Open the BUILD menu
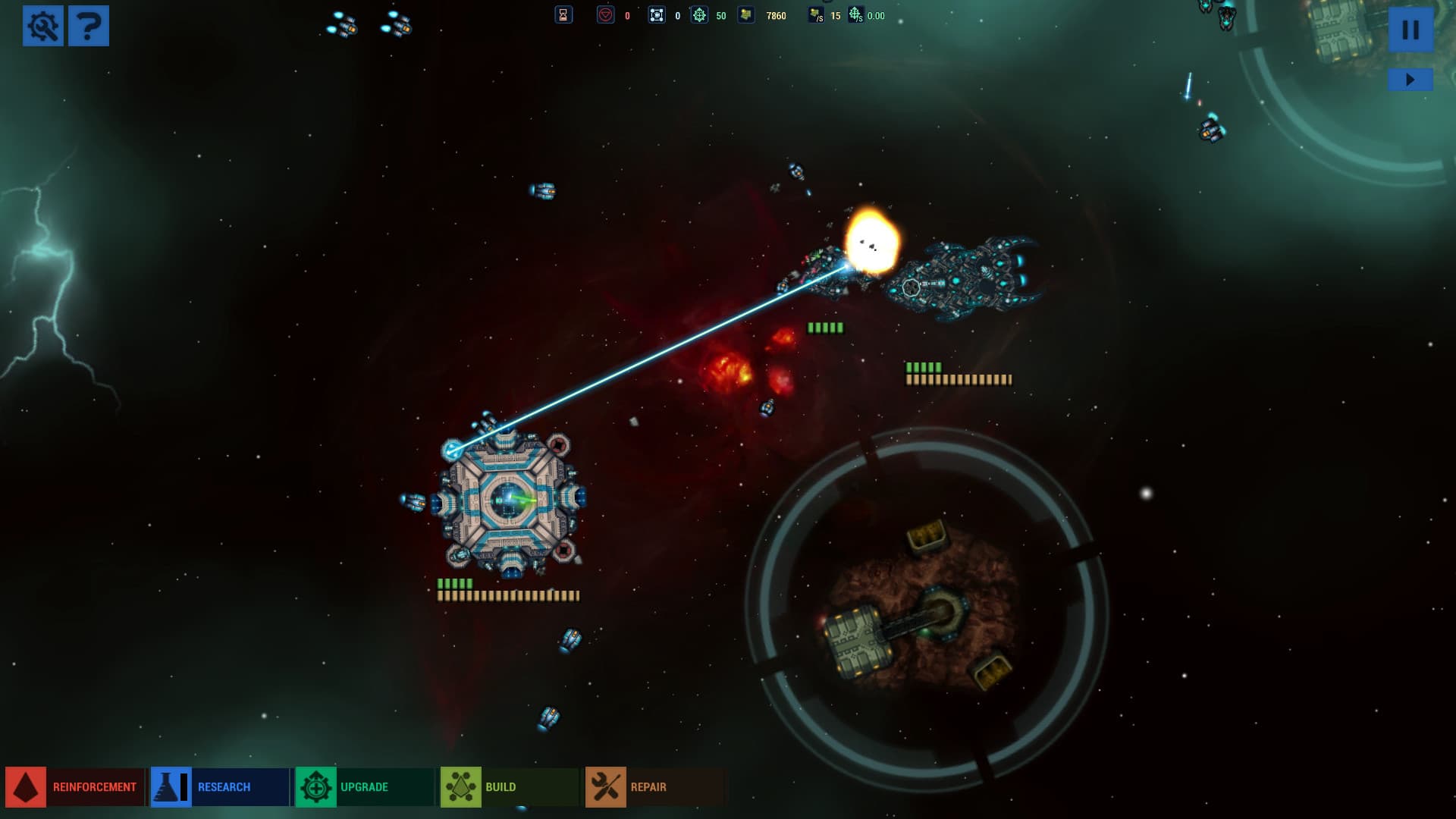1456x819 pixels. pos(500,786)
